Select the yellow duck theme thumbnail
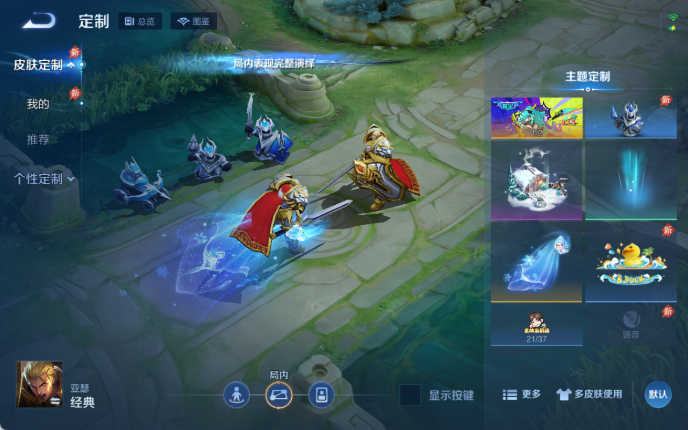 [630, 262]
